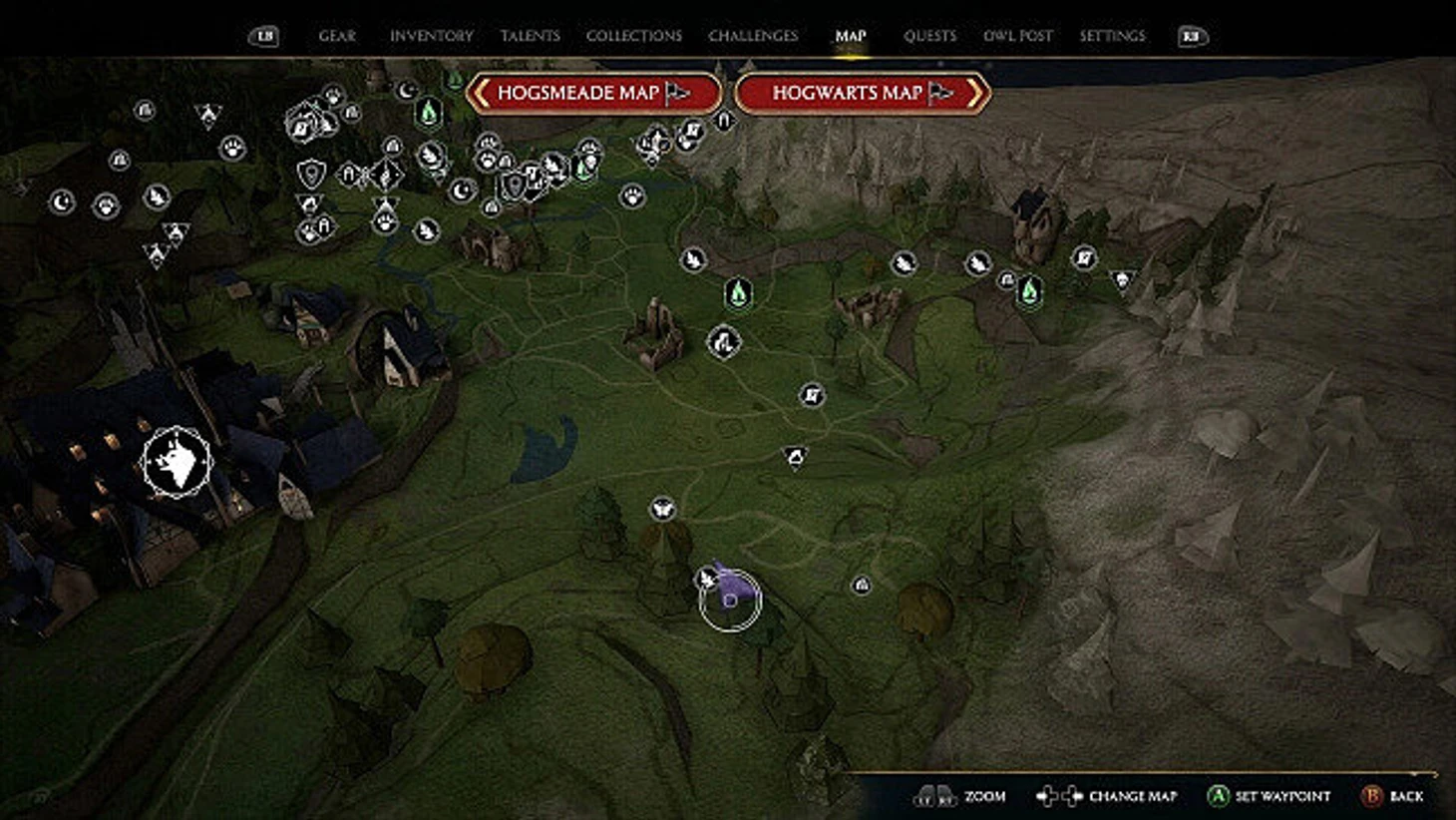Select the Map tab
Viewport: 1456px width, 820px height.
tap(850, 36)
